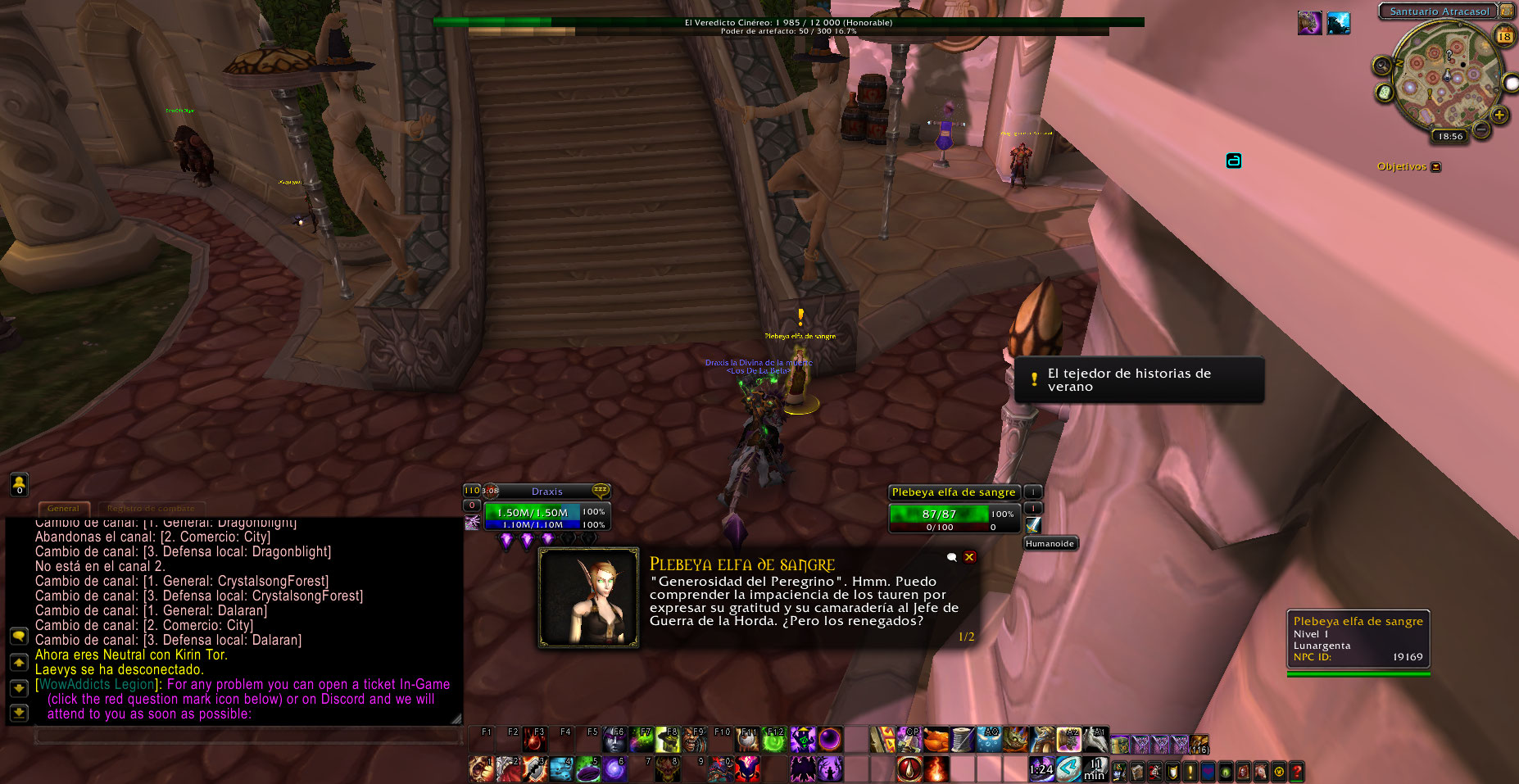The image size is (1519, 784).
Task: Open the social friends button above chat
Action: click(x=18, y=484)
